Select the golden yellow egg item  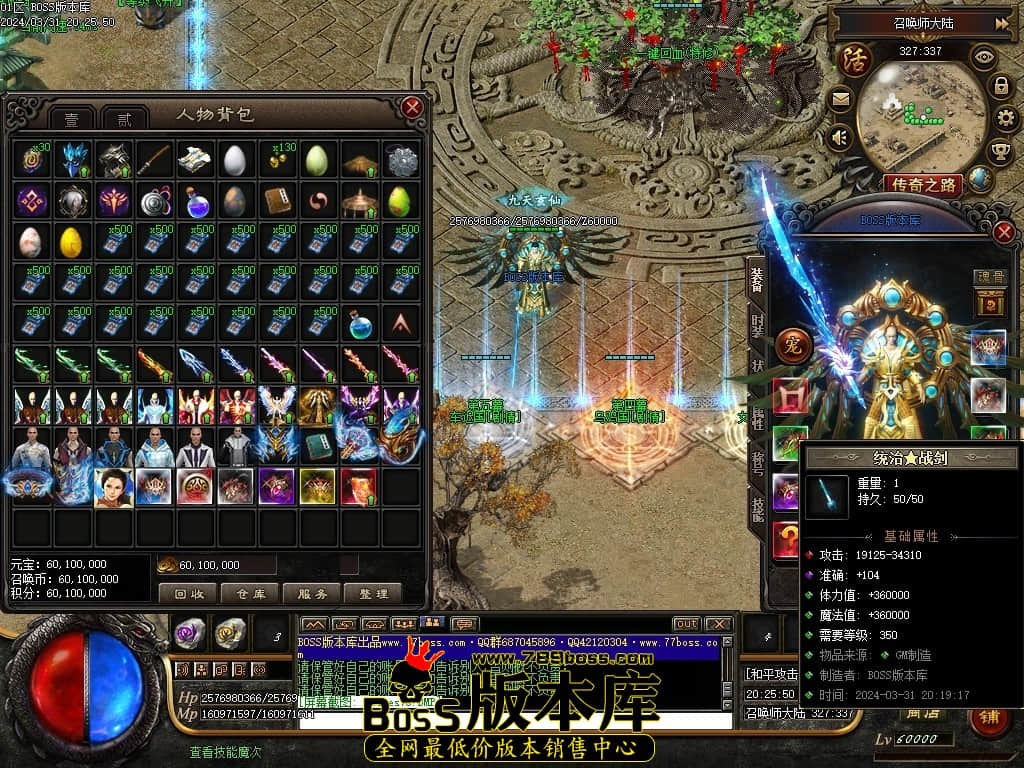(70, 241)
